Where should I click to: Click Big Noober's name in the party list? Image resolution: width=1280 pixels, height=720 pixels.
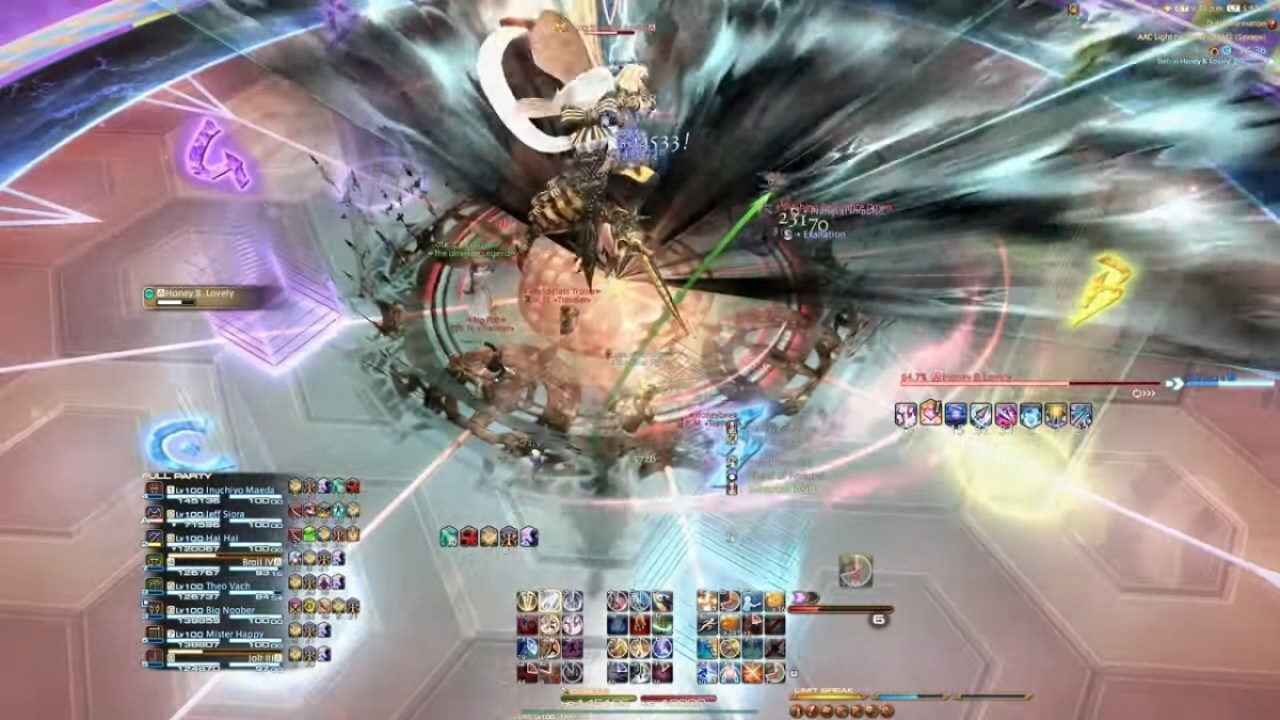click(228, 609)
